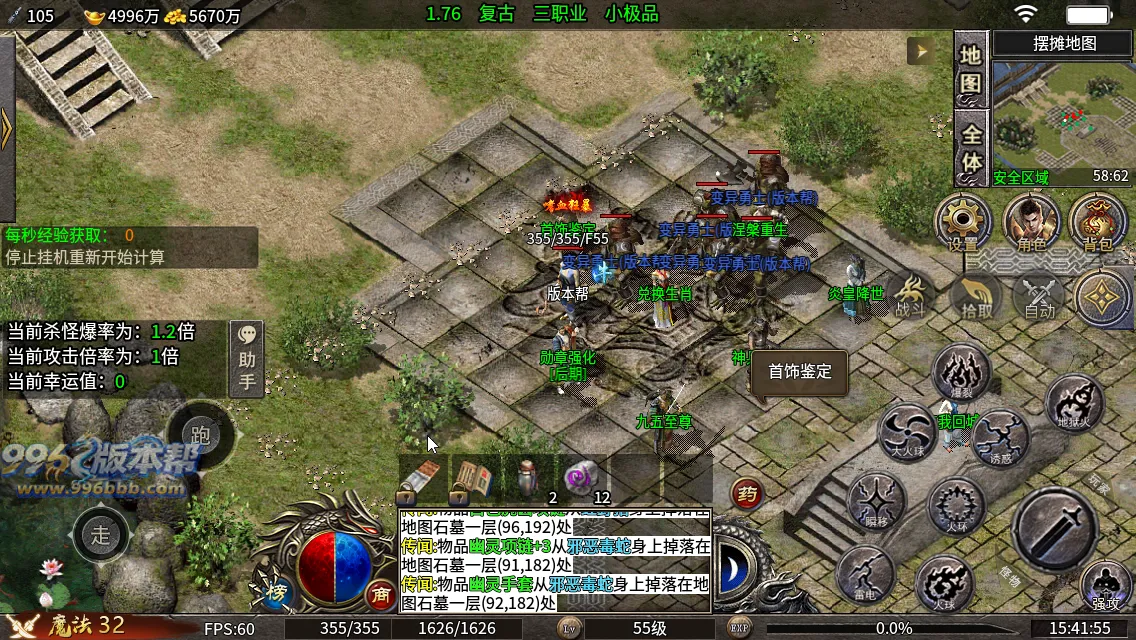Click the minimap thumbnail
Screen dimensions: 1136x640
[1061, 117]
